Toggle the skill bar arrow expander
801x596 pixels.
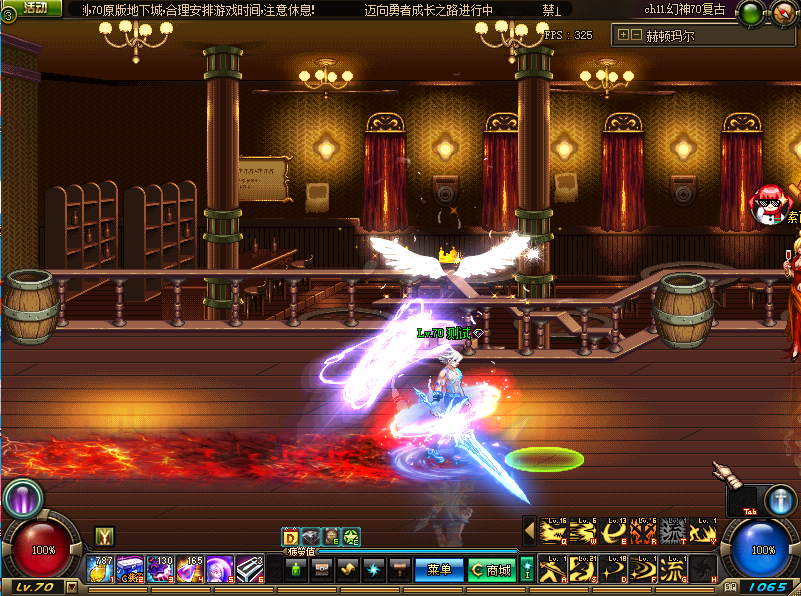click(530, 531)
